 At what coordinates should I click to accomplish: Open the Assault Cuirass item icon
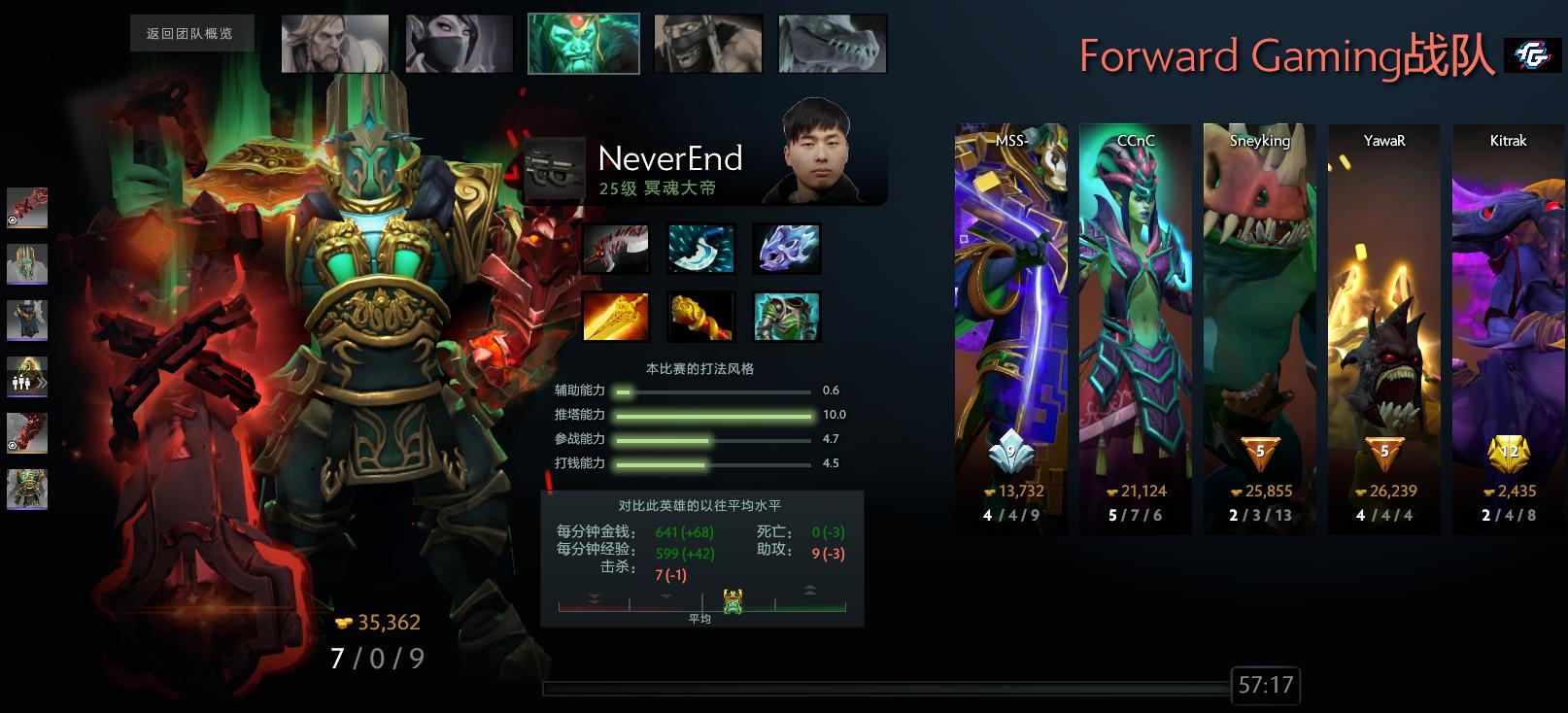pos(787,318)
